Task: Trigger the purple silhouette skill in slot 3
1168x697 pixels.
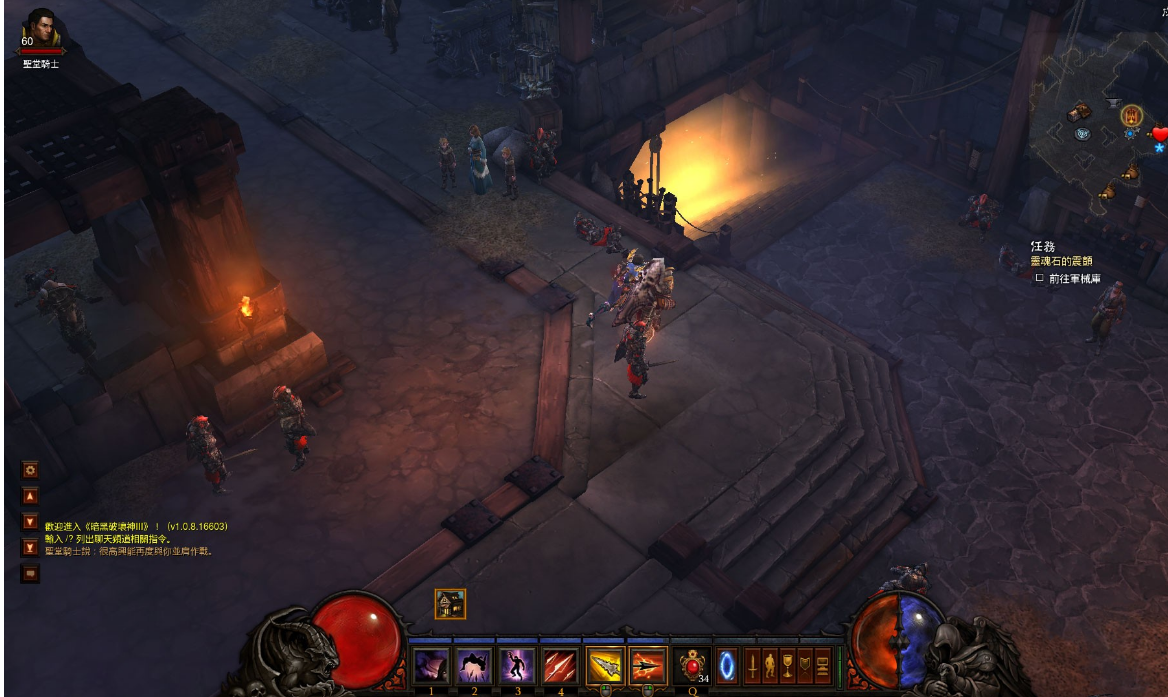Action: click(x=517, y=665)
